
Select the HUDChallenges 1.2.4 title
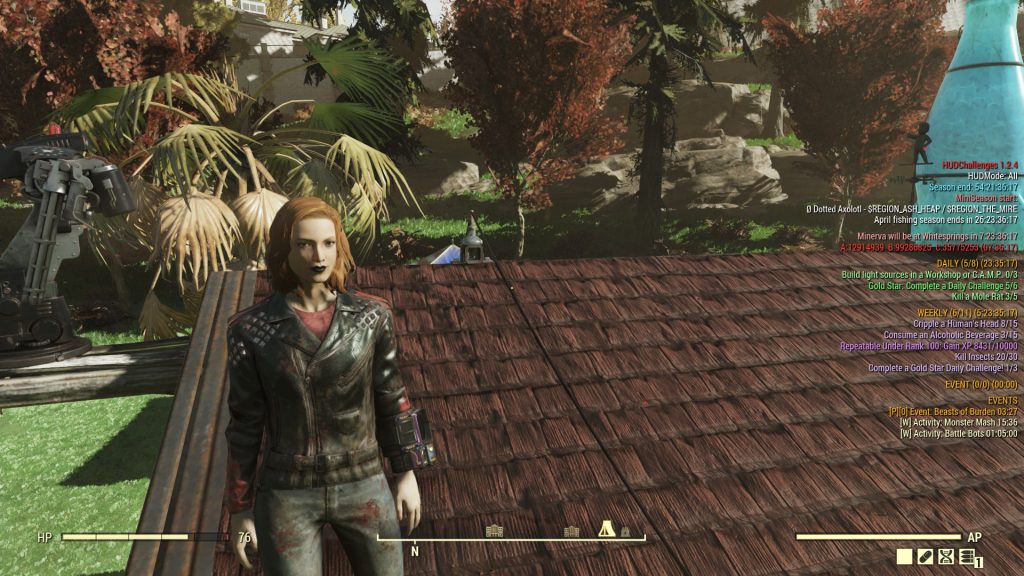[x=979, y=164]
